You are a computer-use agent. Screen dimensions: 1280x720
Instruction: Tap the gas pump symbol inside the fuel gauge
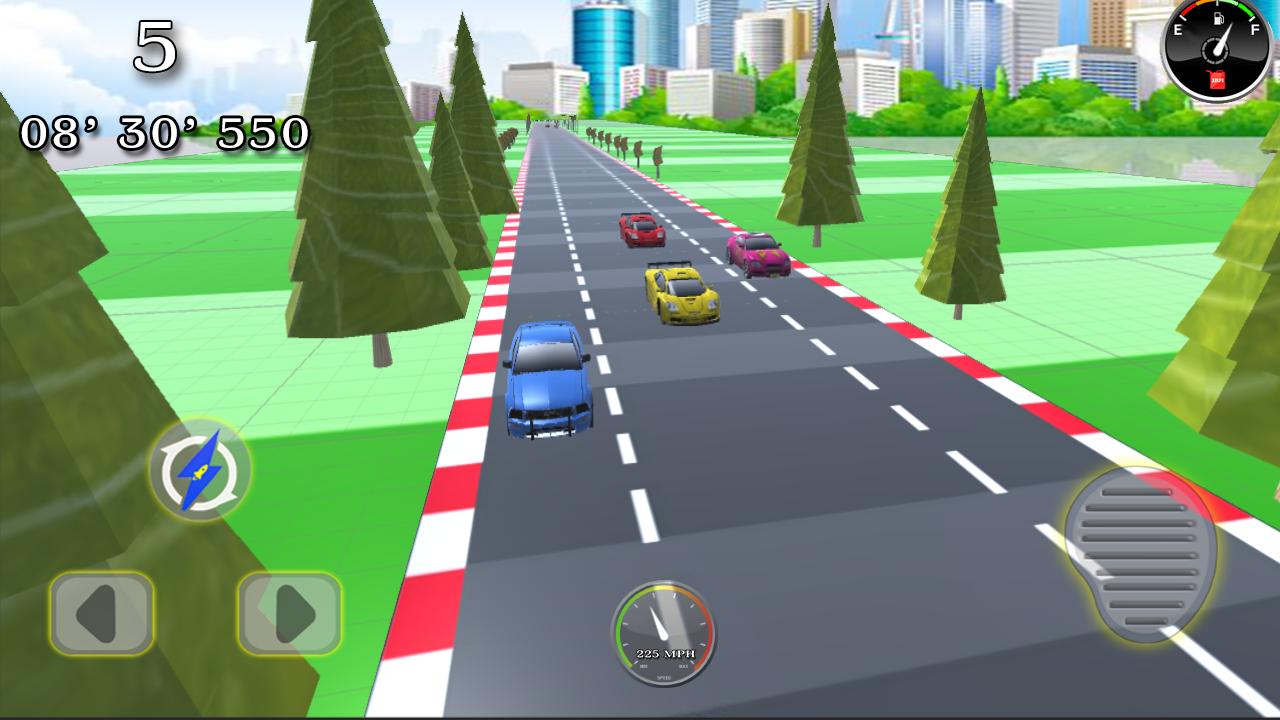(1218, 19)
